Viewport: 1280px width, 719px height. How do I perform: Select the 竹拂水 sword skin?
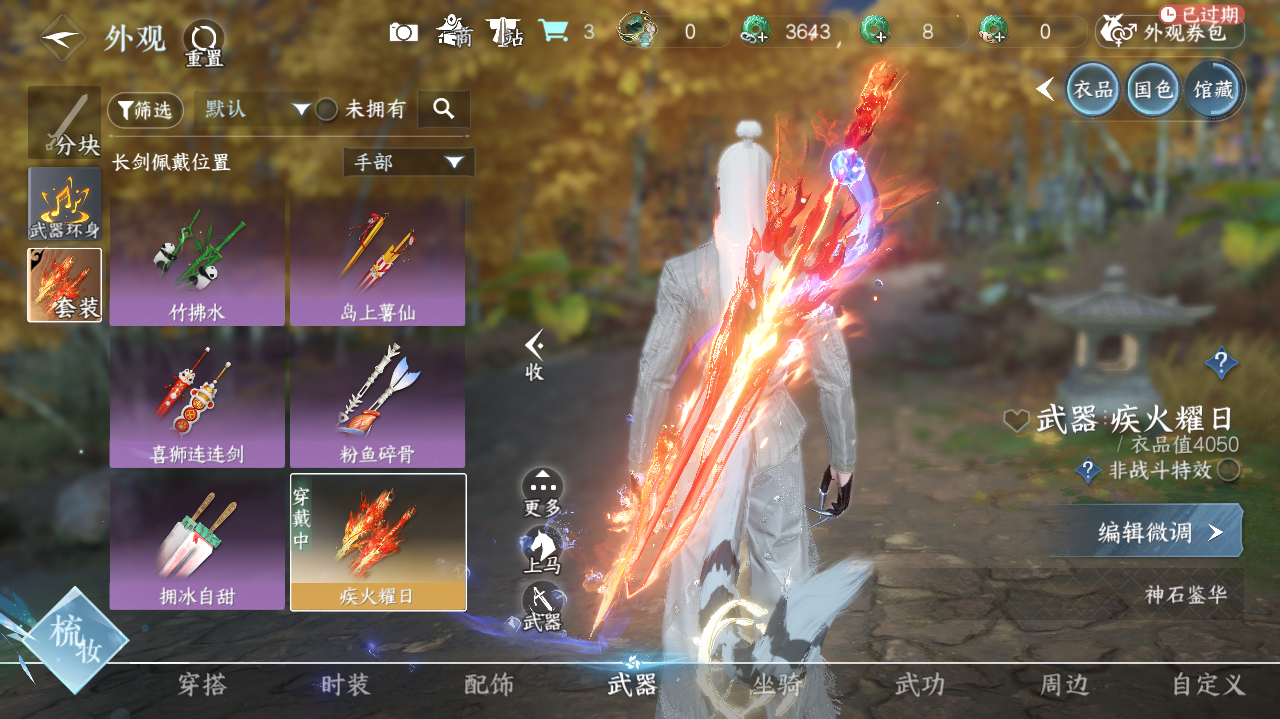[x=197, y=261]
